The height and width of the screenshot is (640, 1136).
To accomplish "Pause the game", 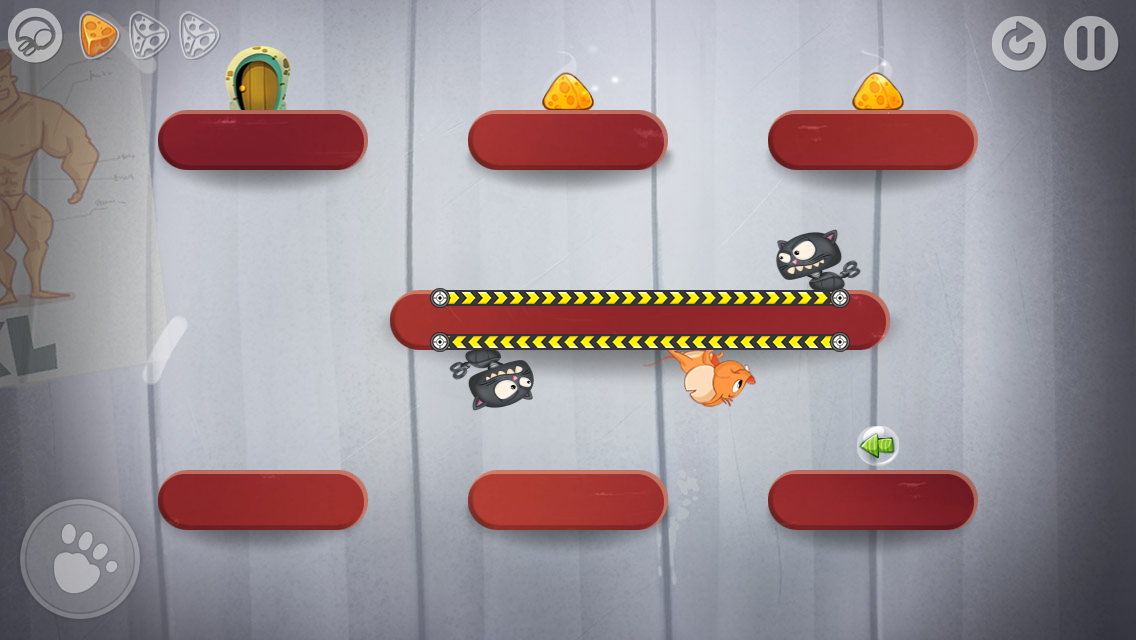I will tap(1090, 43).
